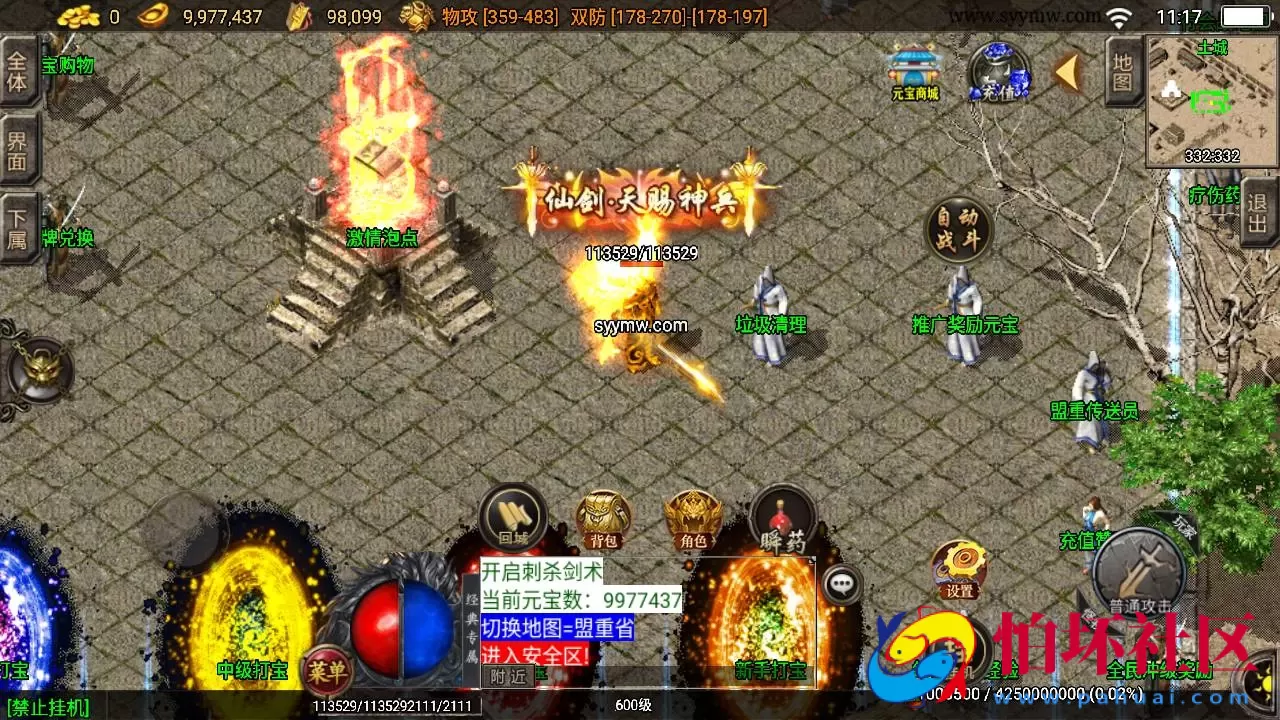Click the HP bar showing 113529/113529
Image resolution: width=1280 pixels, height=720 pixels.
click(x=640, y=253)
